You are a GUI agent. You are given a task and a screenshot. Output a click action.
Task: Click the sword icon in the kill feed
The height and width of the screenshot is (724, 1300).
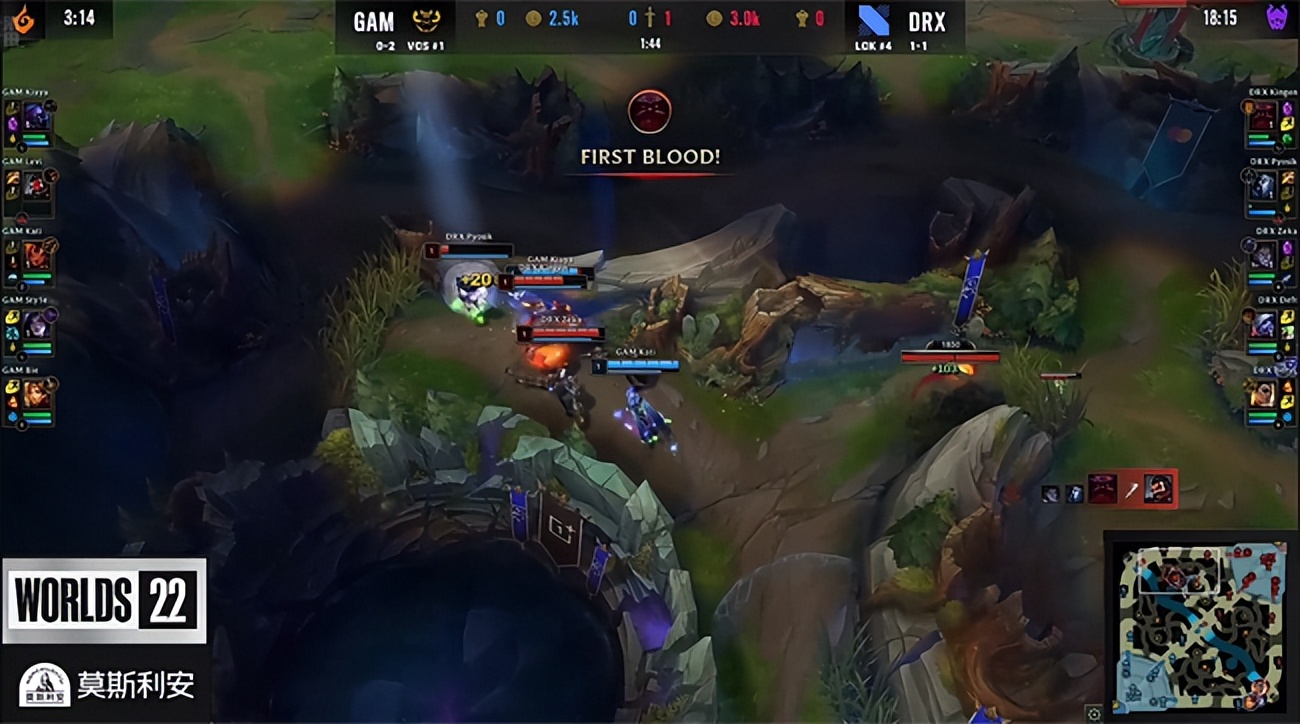(1131, 490)
